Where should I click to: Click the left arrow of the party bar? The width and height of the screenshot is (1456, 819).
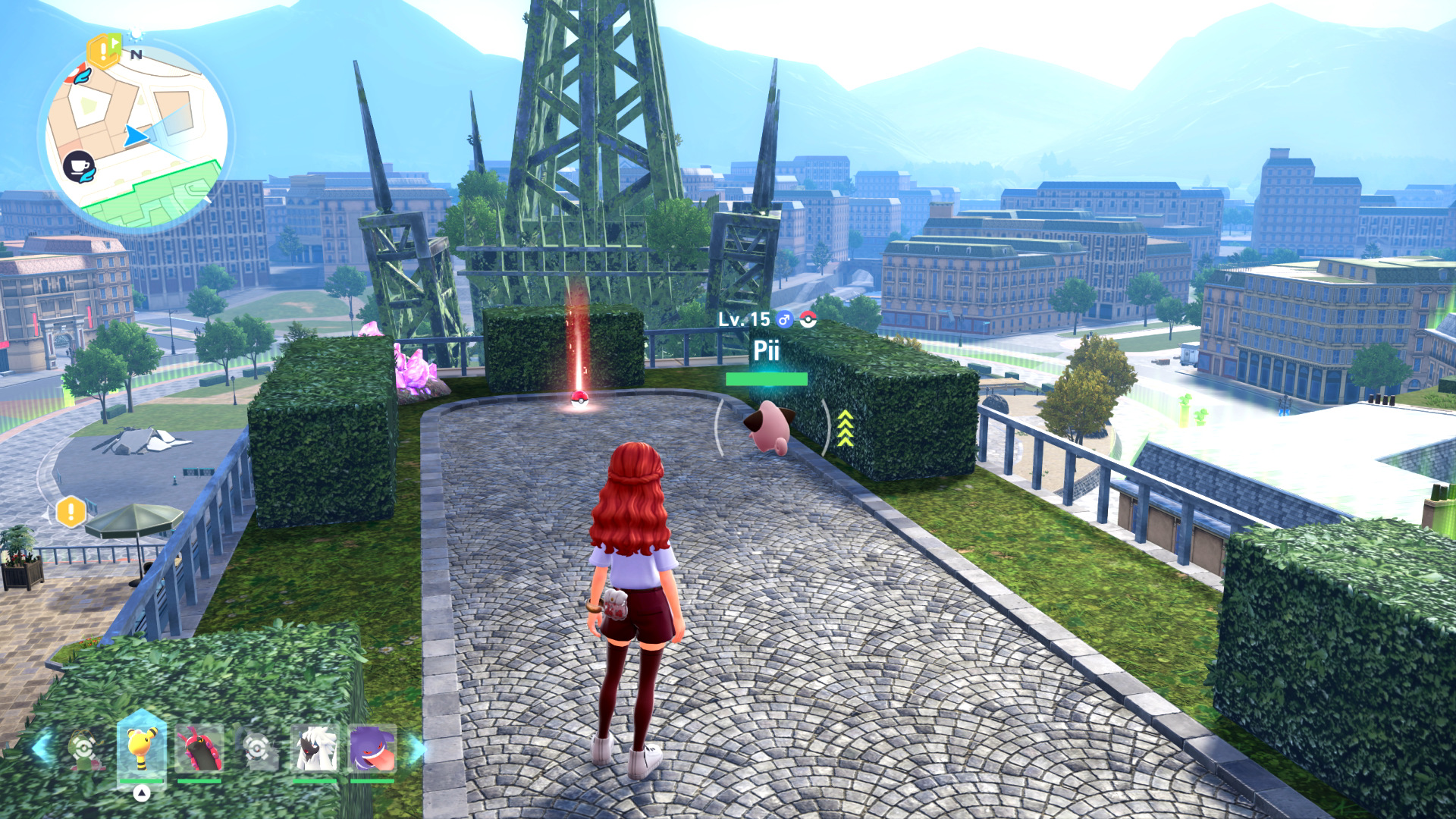(x=41, y=747)
